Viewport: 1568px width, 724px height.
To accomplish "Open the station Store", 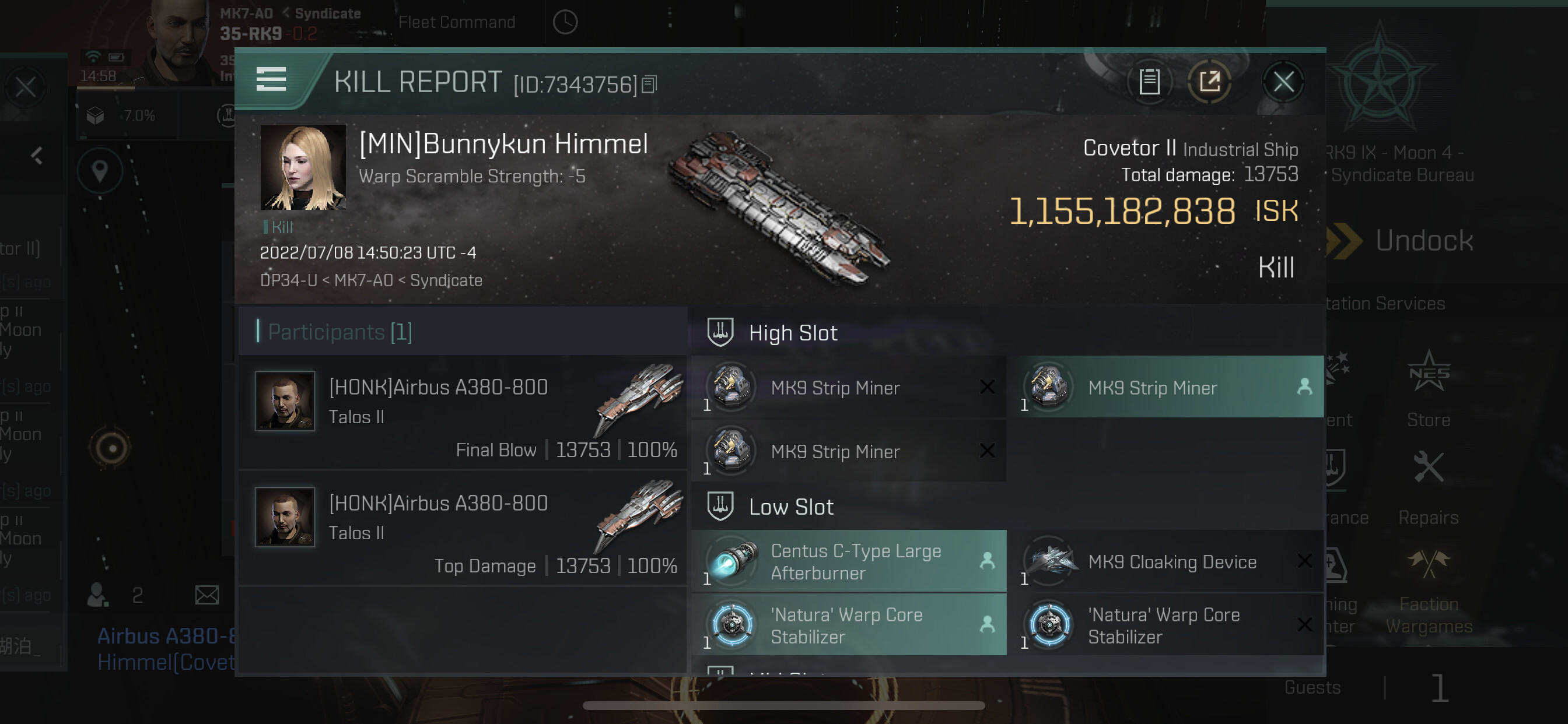I will point(1428,389).
